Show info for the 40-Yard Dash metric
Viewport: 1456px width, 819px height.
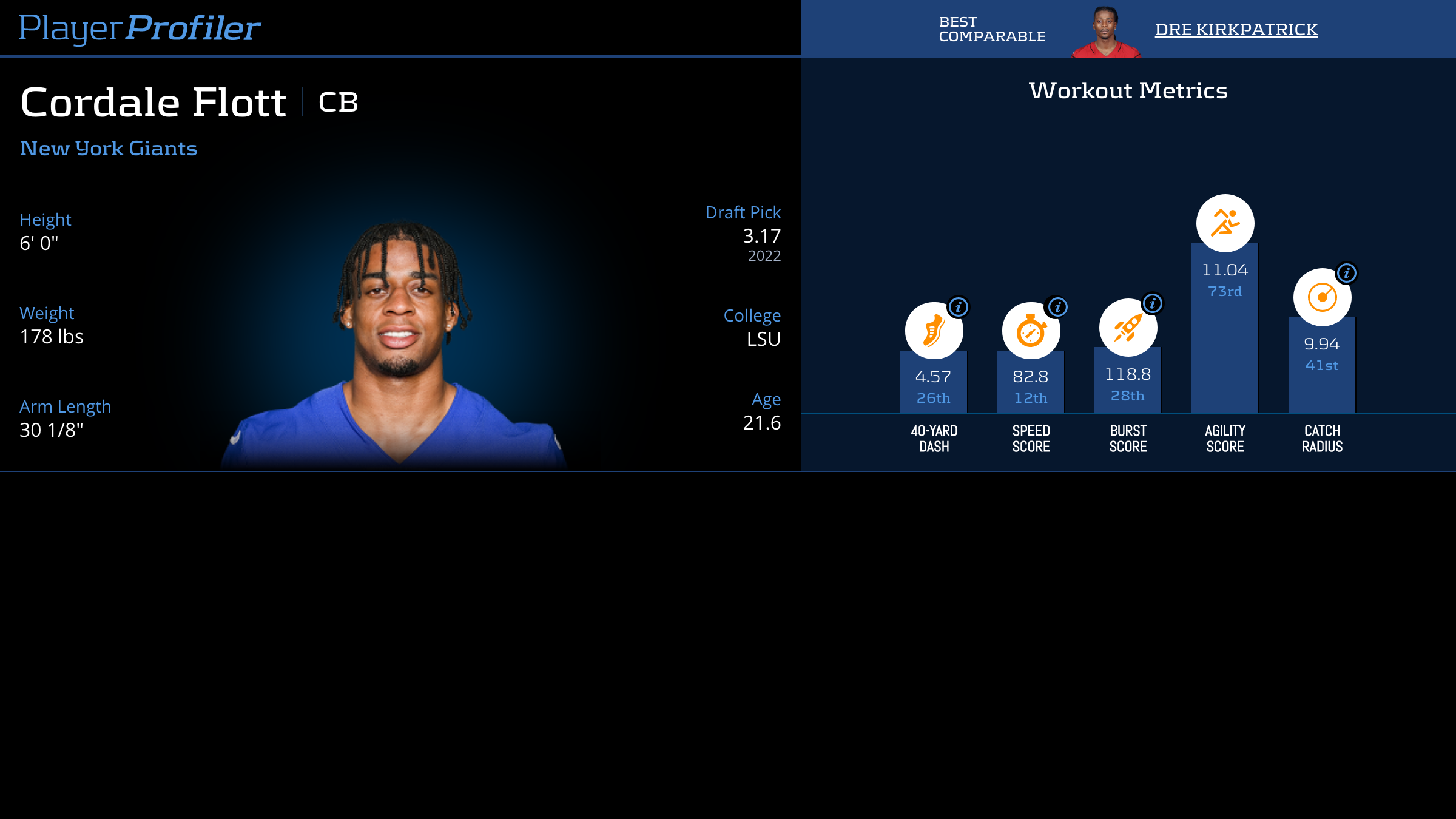[959, 307]
